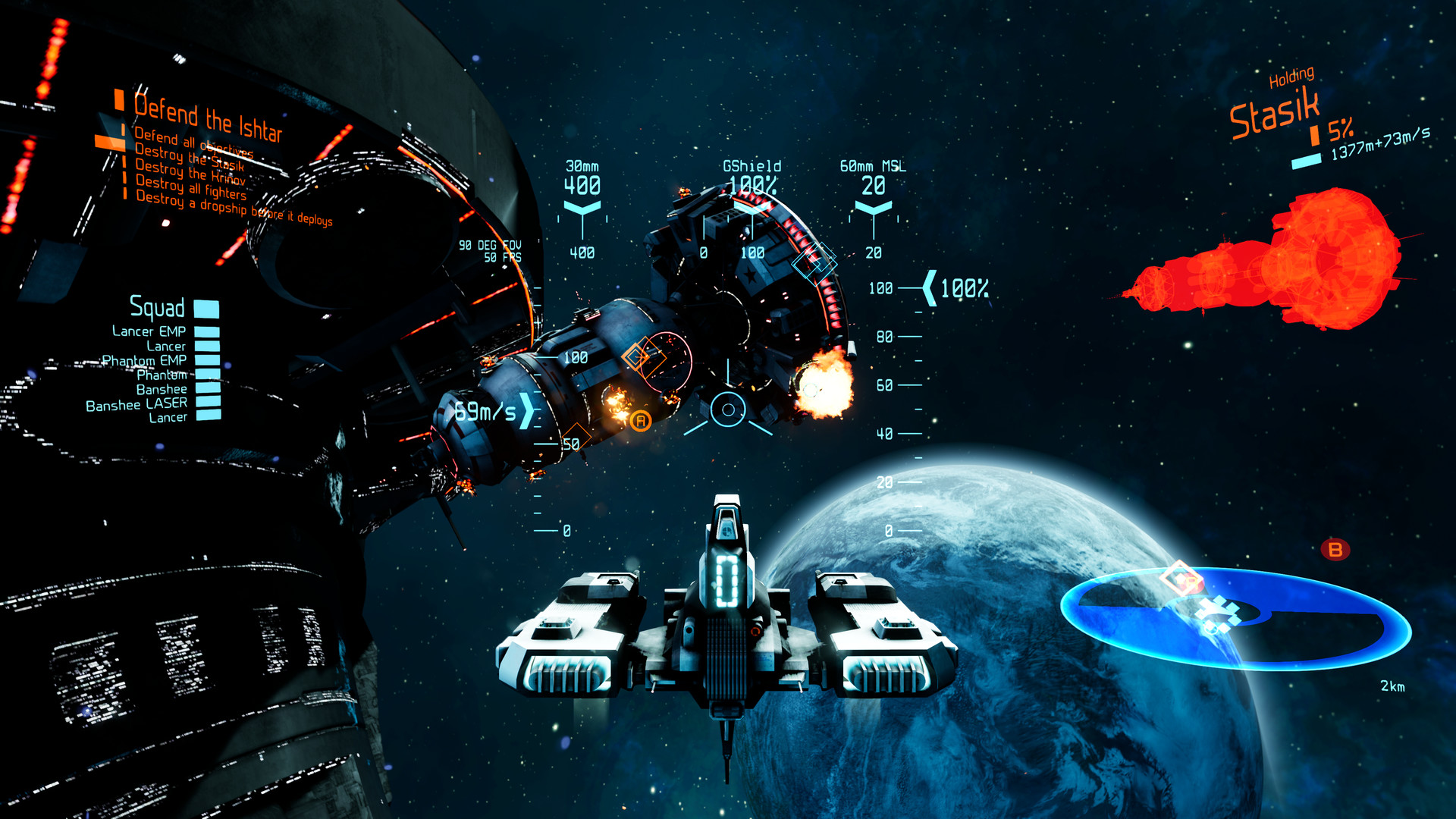Select the 60mm MSL weapon readout
Image resolution: width=1456 pixels, height=819 pixels.
[874, 174]
